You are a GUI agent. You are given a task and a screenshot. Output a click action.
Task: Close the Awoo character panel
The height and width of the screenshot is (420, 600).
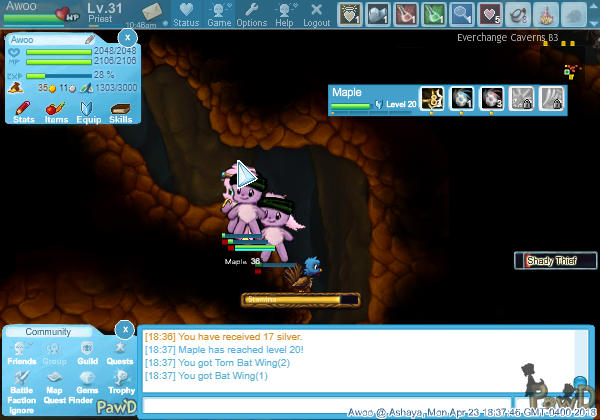126,36
